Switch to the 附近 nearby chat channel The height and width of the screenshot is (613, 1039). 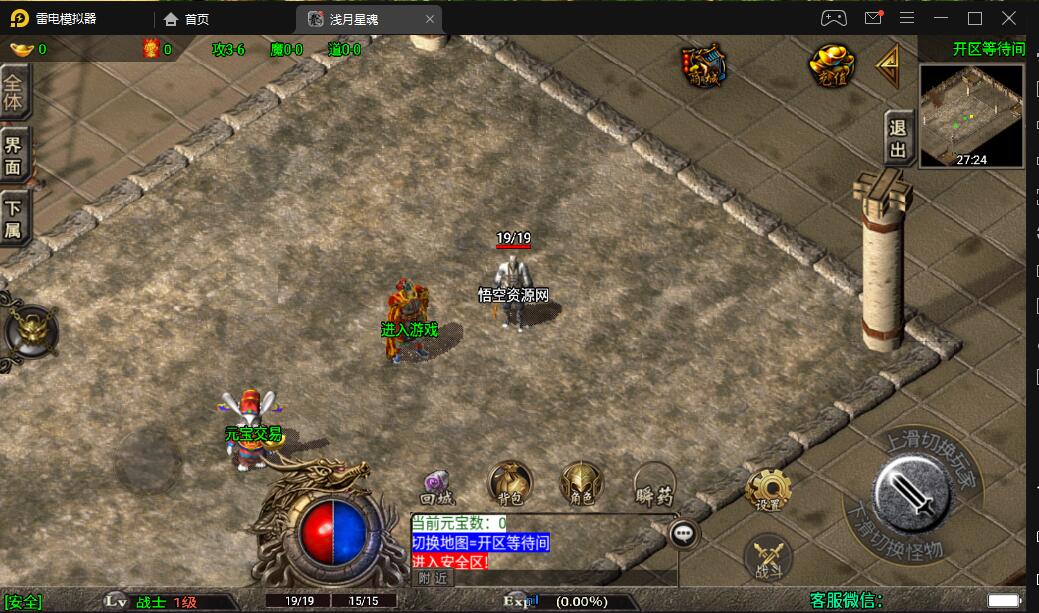point(433,577)
